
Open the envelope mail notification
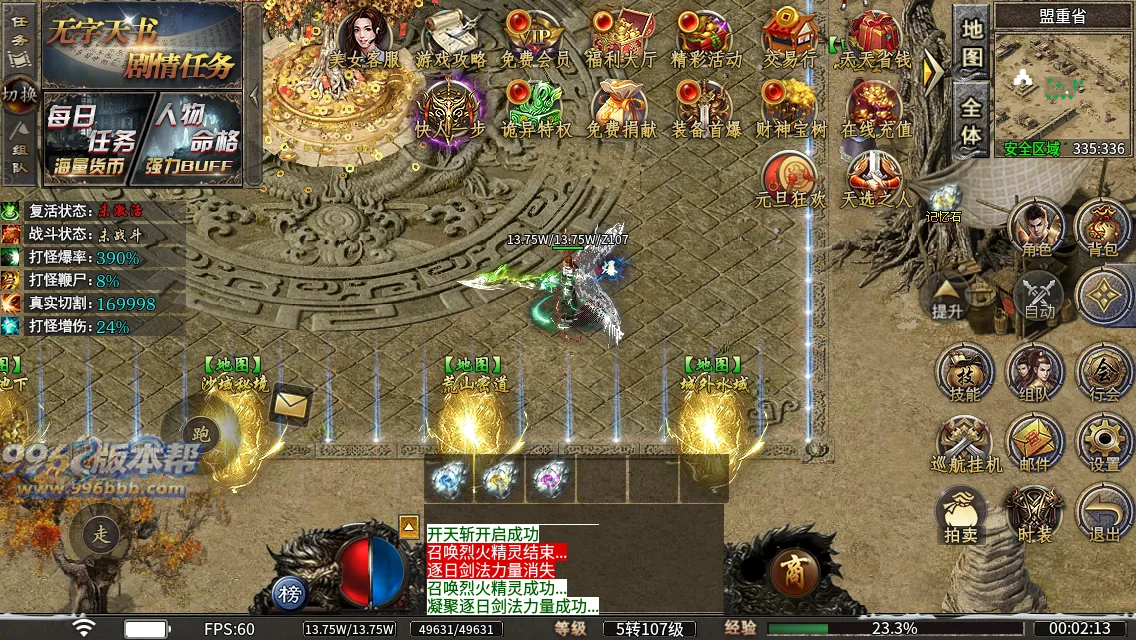(x=291, y=404)
